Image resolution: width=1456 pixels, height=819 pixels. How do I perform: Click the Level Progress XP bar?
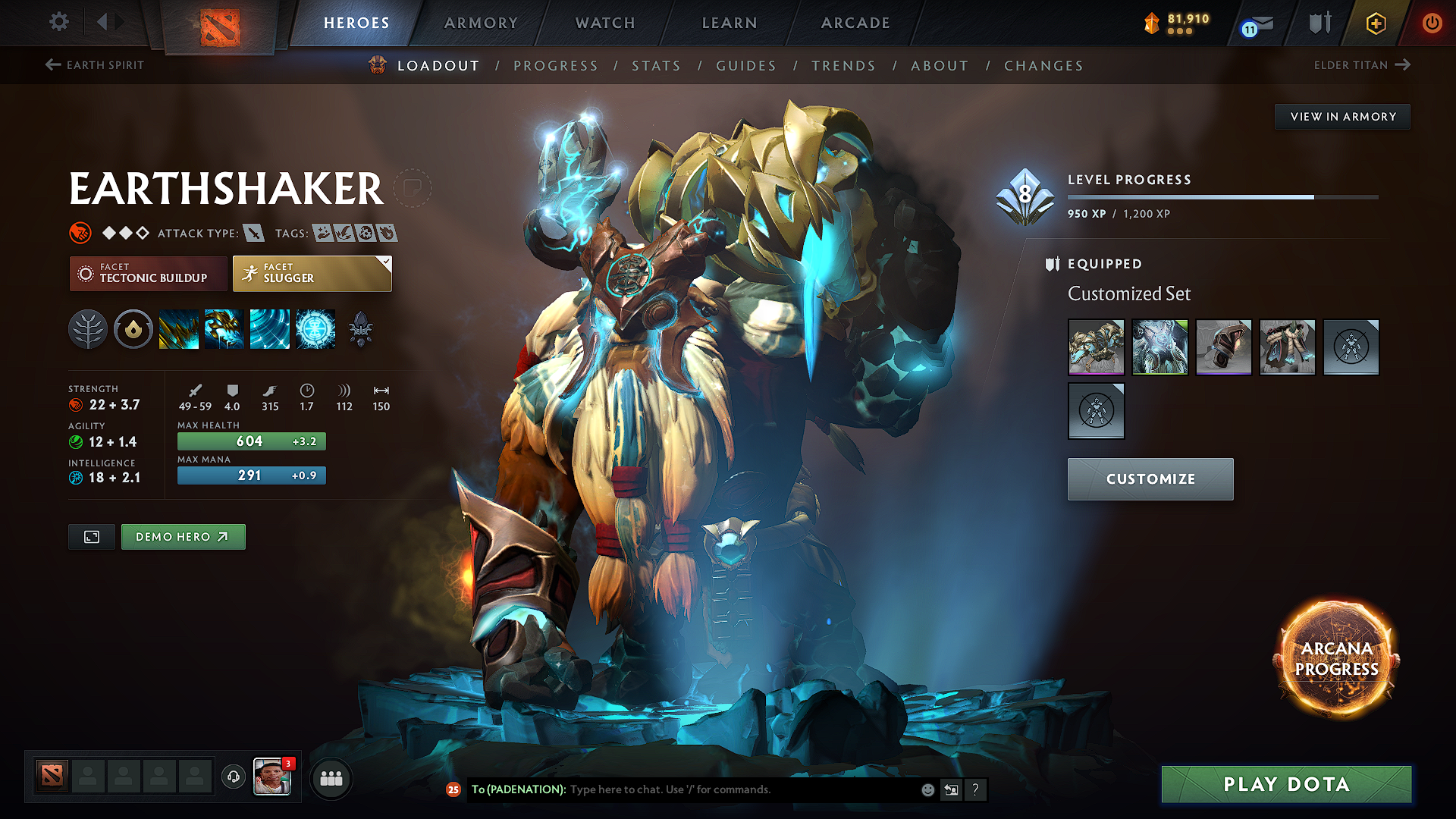(1221, 196)
